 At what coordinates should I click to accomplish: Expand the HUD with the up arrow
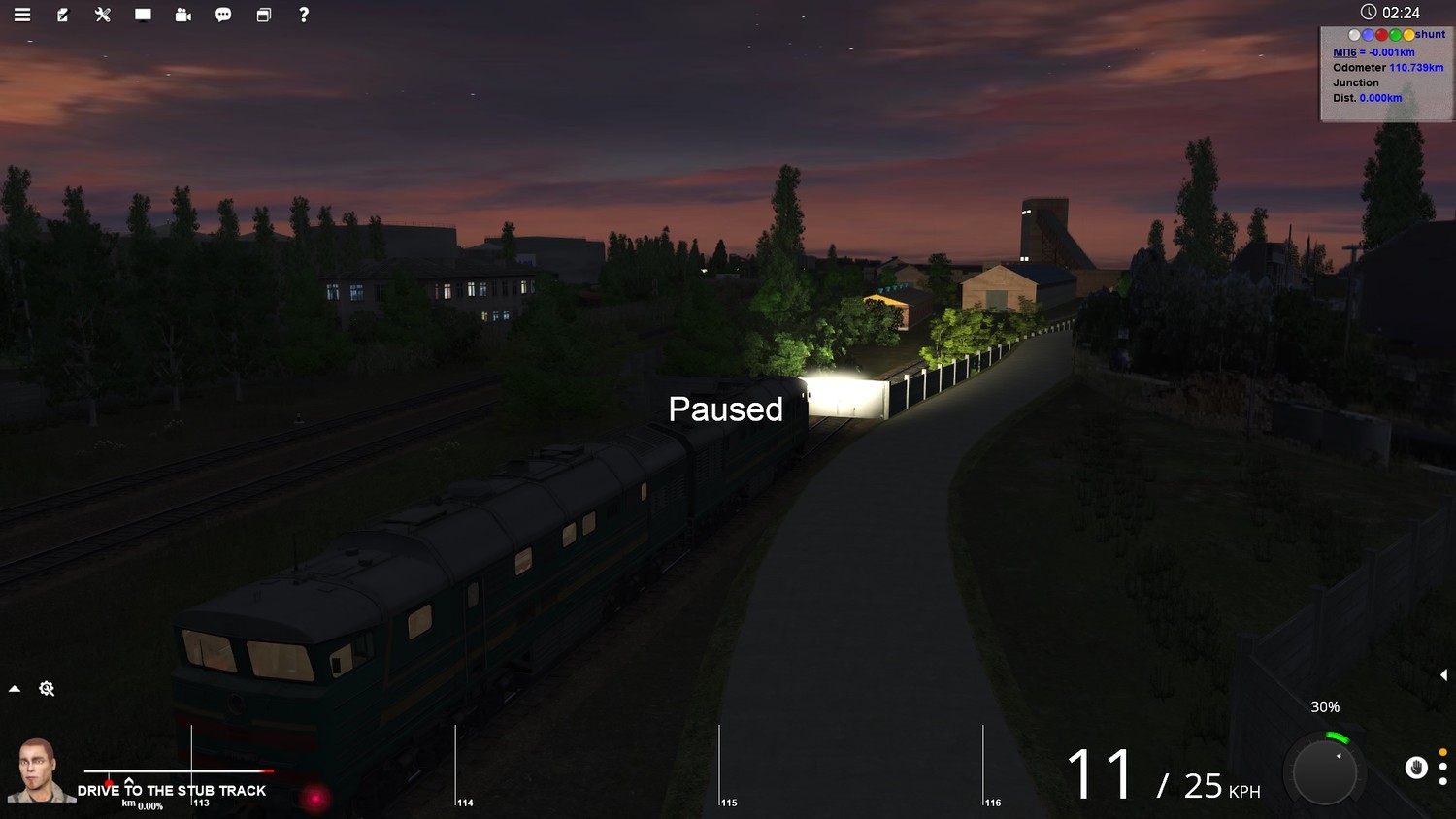coord(15,689)
